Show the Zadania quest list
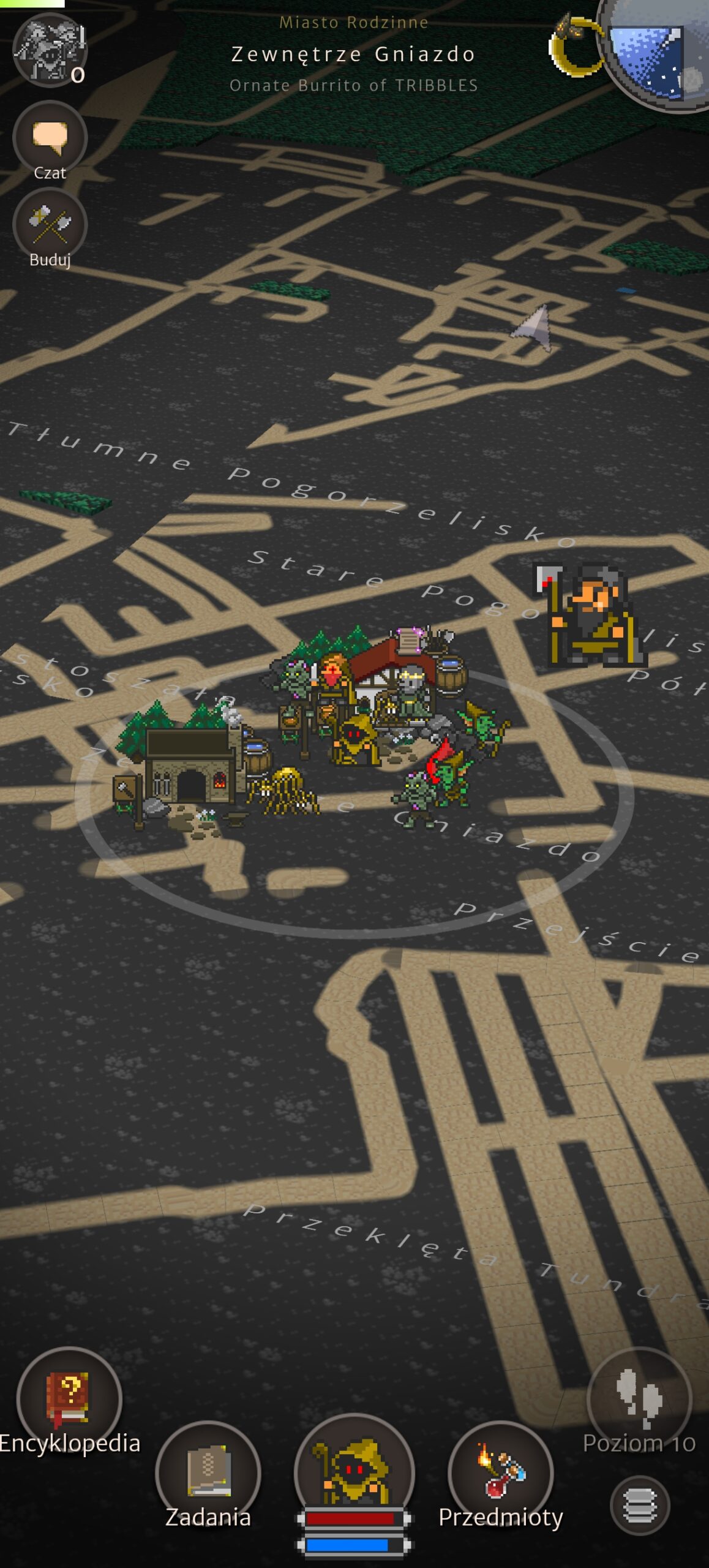709x1568 pixels. pyautogui.click(x=208, y=1474)
